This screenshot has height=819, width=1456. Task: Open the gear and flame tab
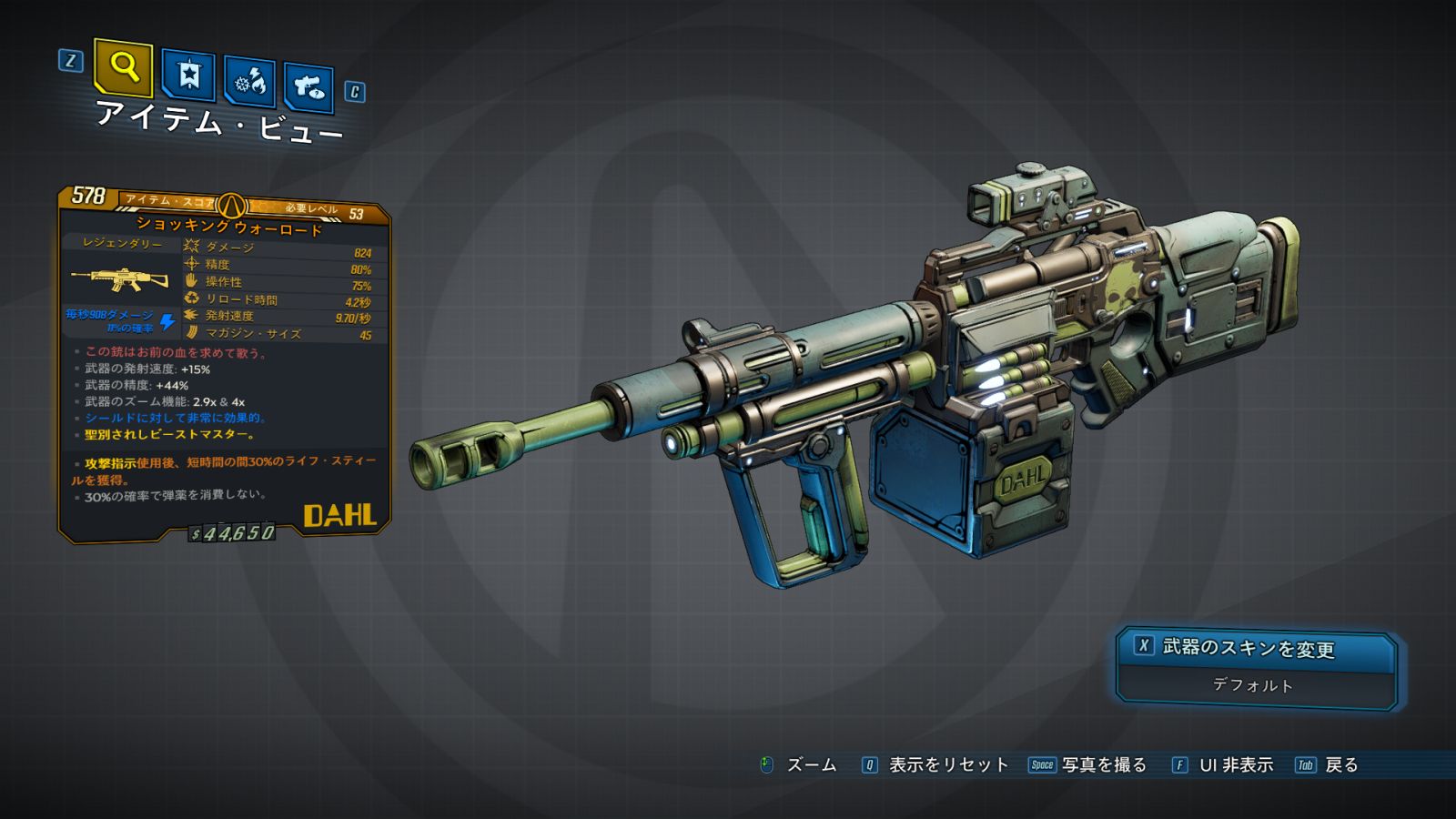[x=250, y=82]
